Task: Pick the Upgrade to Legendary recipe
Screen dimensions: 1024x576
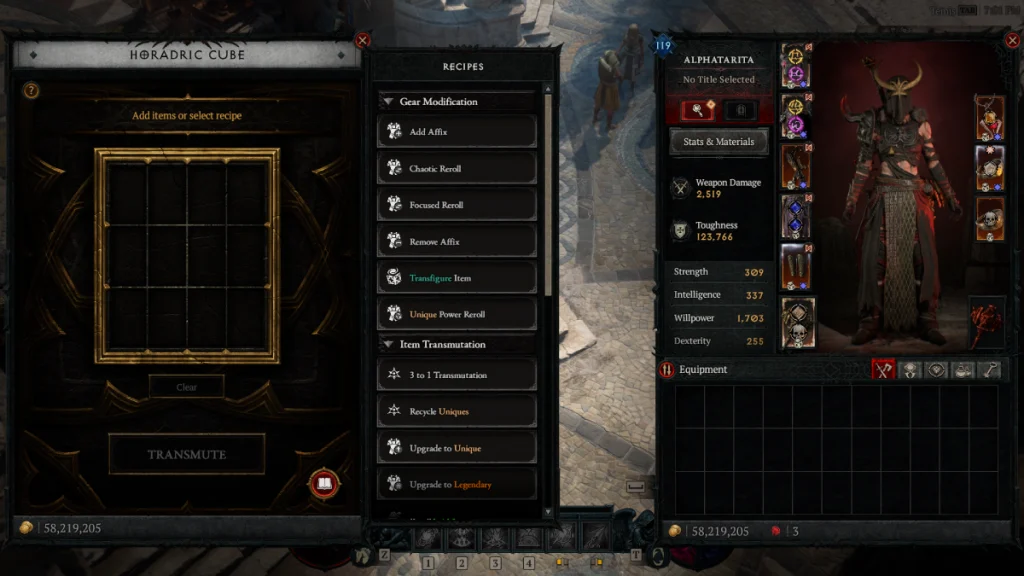Action: (457, 484)
